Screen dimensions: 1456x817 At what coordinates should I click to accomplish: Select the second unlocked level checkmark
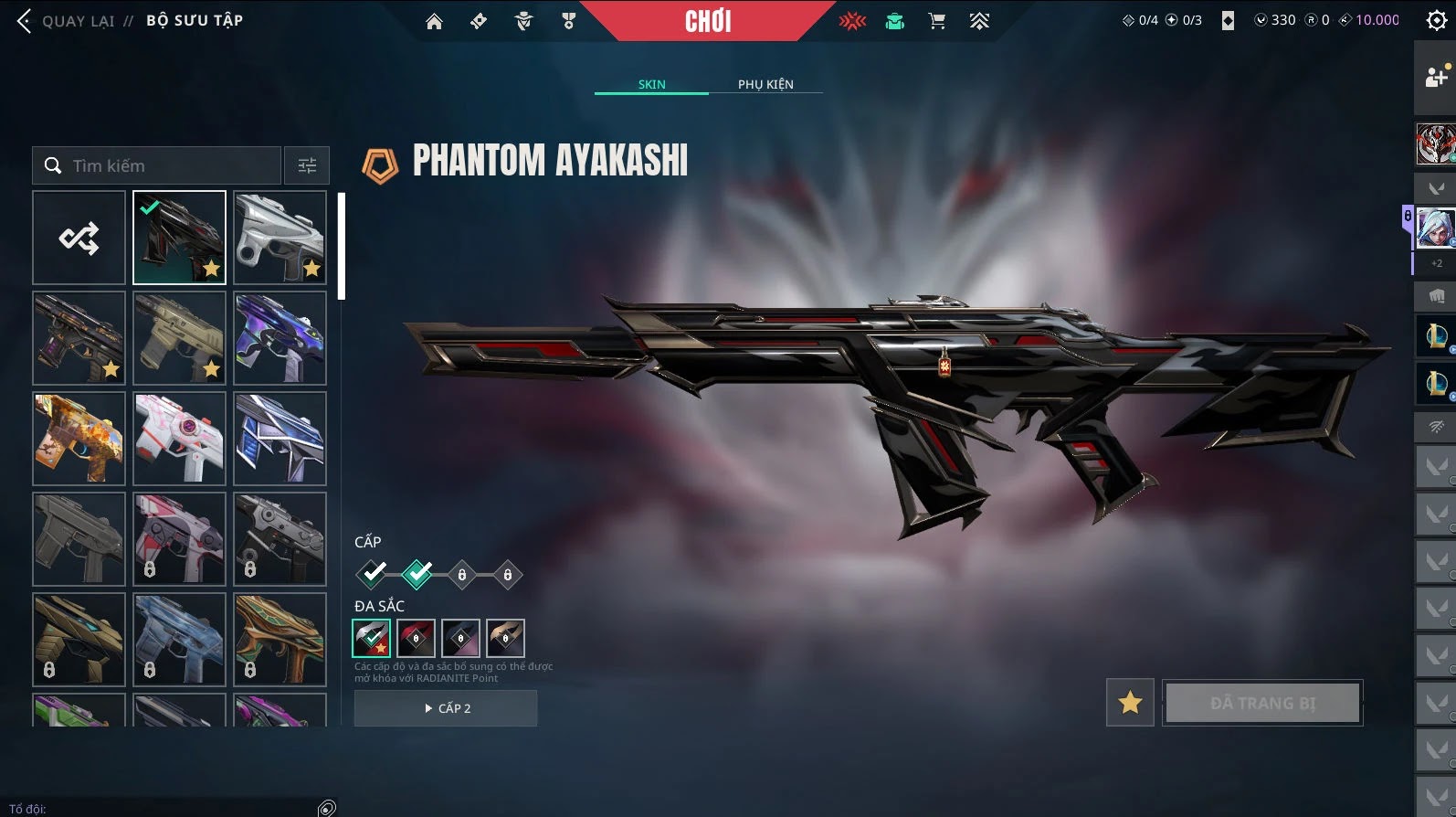[x=417, y=574]
